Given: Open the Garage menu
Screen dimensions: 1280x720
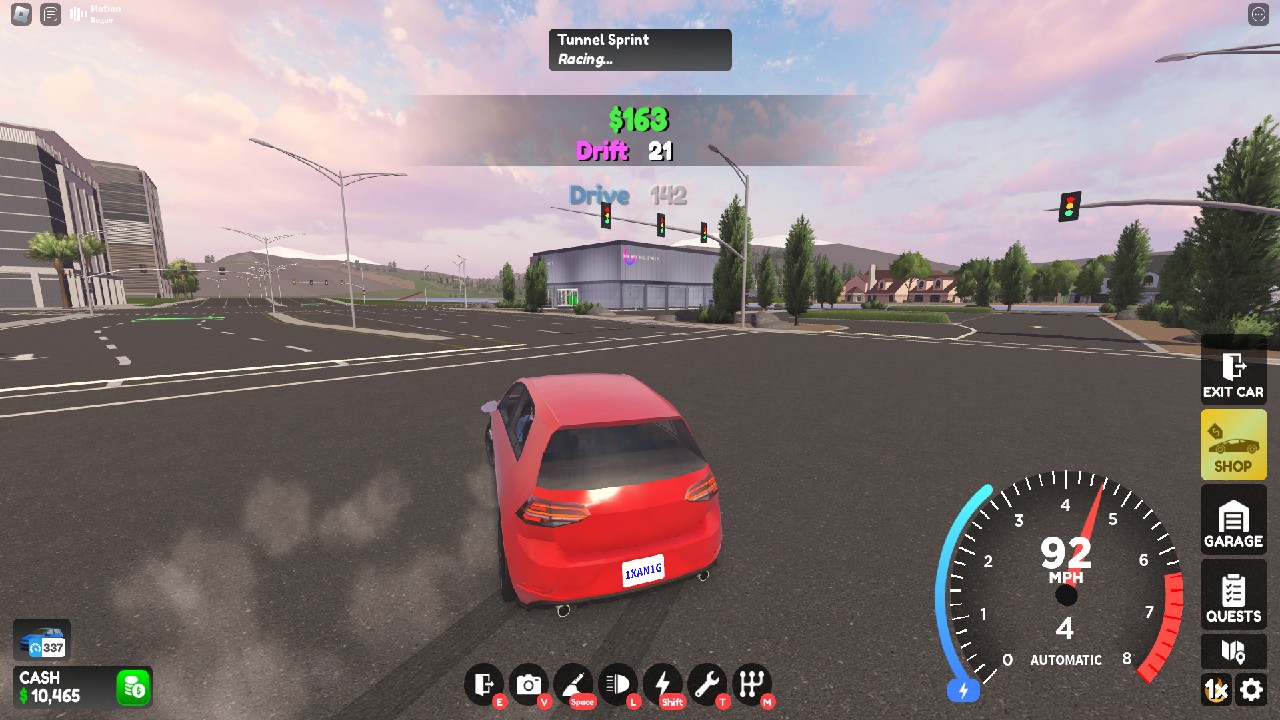Looking at the screenshot, I should coord(1233,523).
